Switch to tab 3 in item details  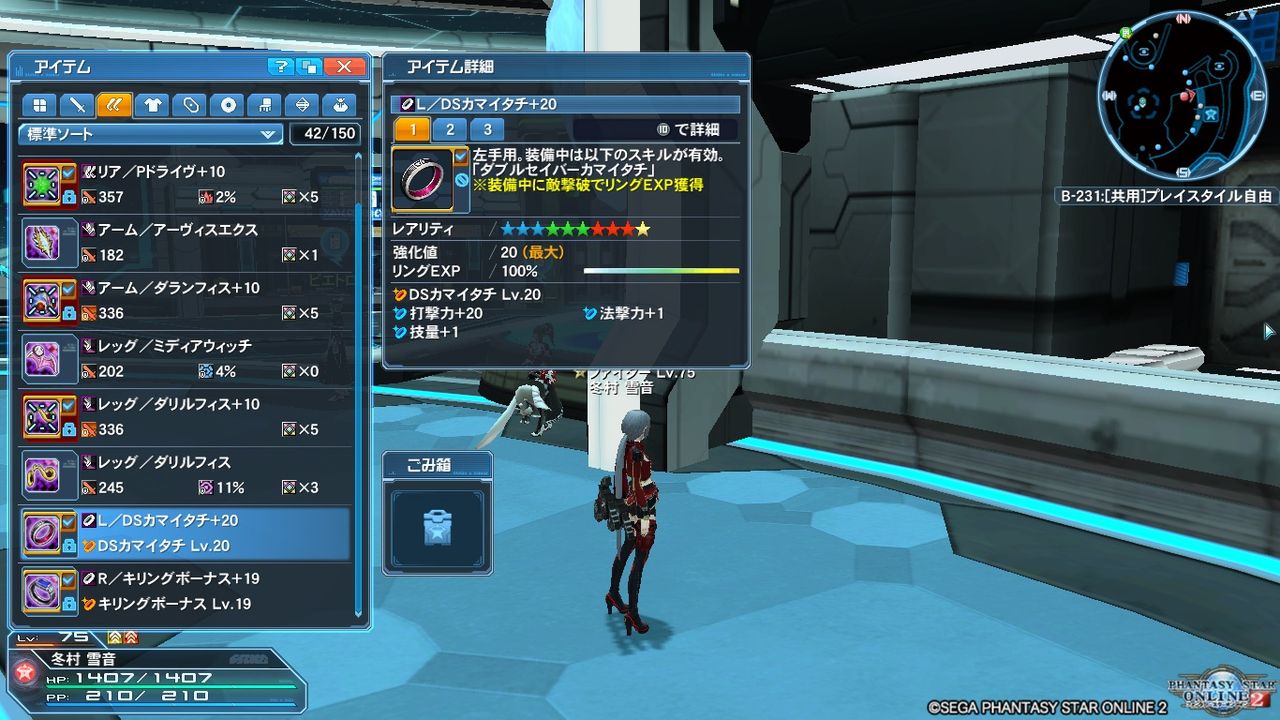488,129
